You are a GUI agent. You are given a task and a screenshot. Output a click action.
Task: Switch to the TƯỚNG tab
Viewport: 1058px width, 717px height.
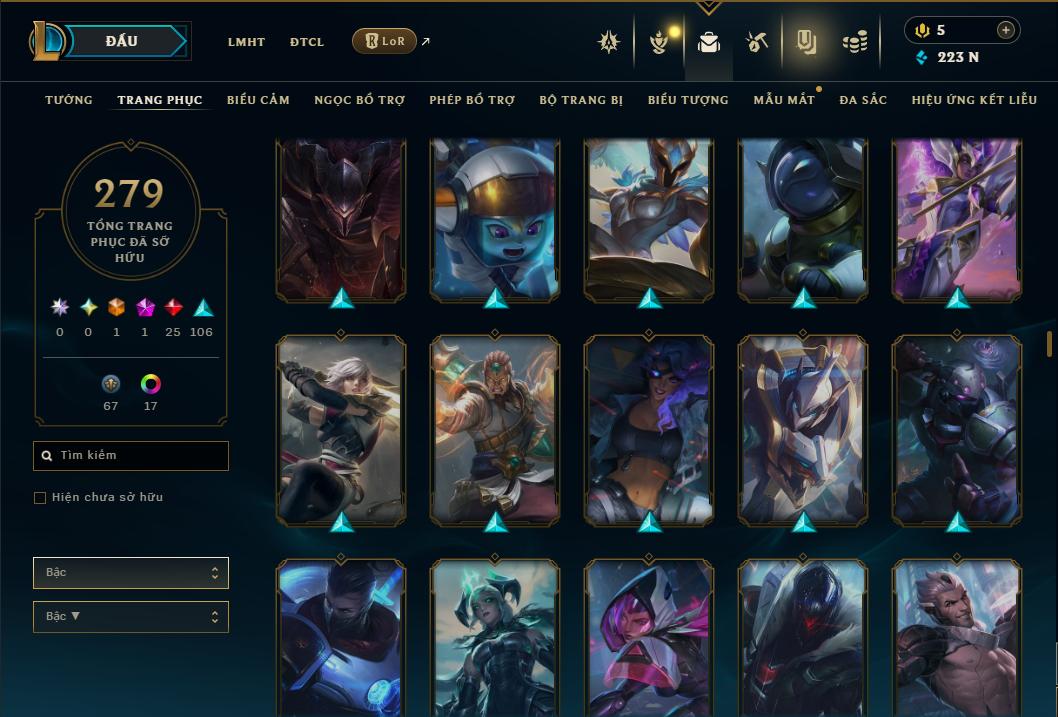[69, 100]
